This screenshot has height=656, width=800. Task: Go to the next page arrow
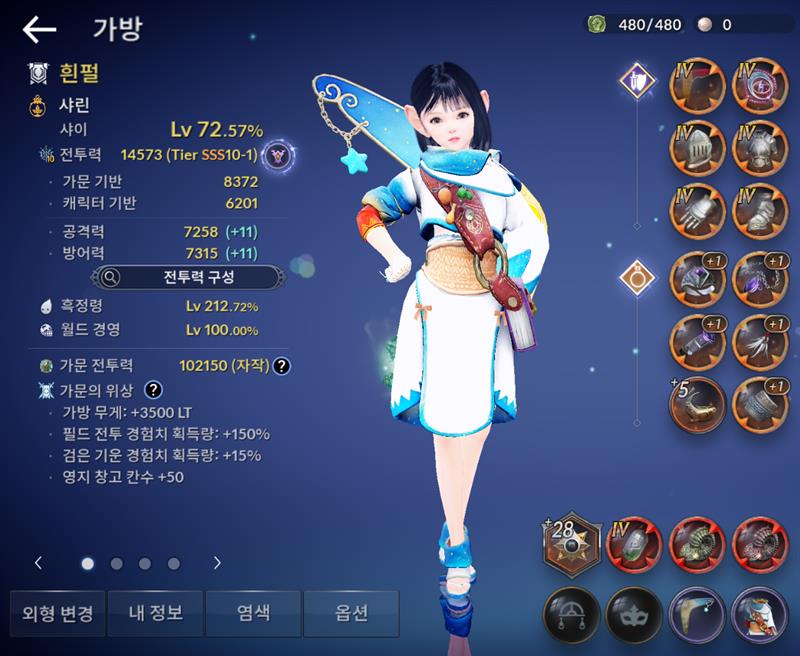pyautogui.click(x=217, y=563)
